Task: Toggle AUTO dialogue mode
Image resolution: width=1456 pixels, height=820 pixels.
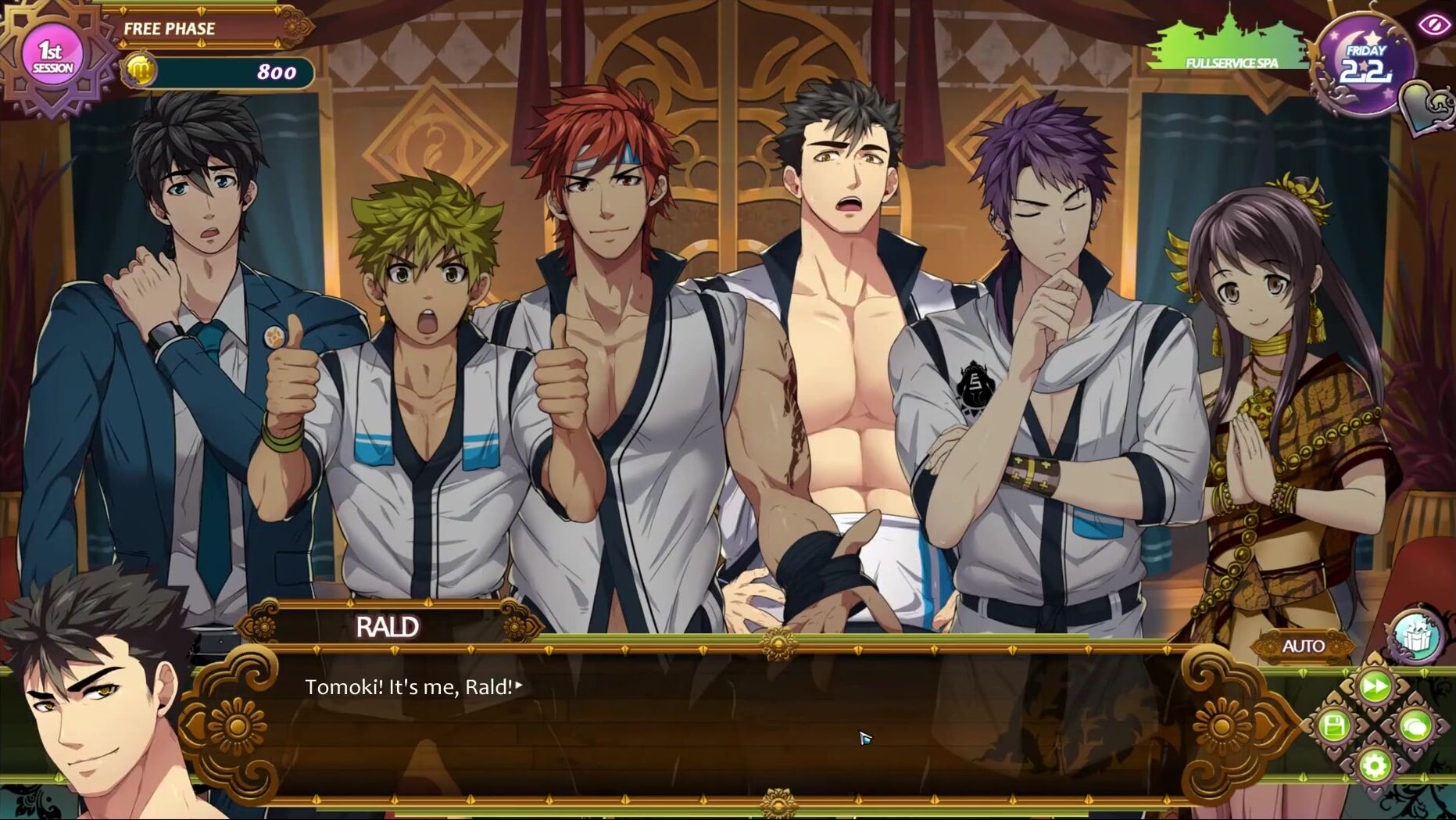Action: click(x=1303, y=646)
